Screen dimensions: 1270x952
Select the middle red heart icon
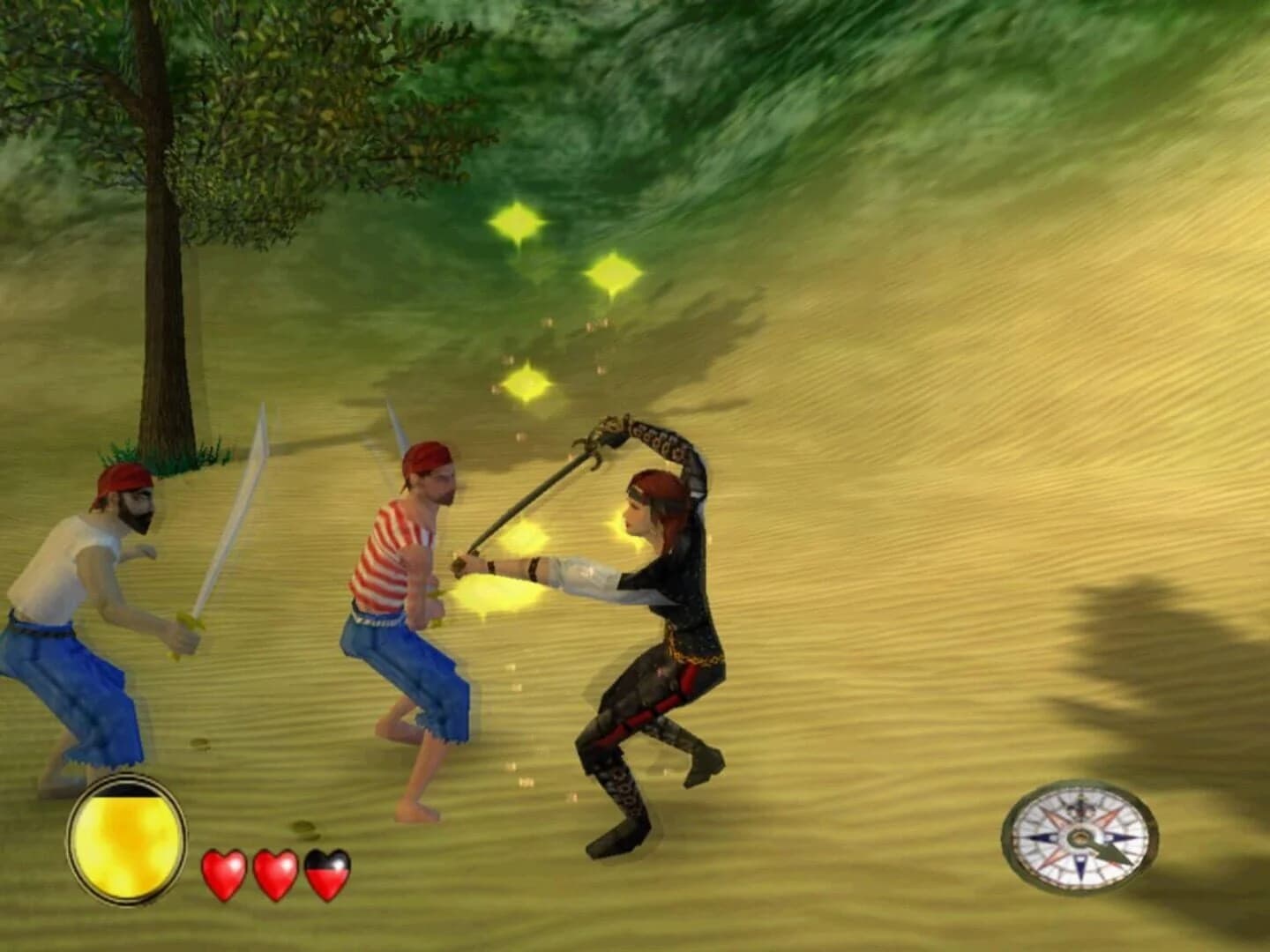click(x=278, y=873)
